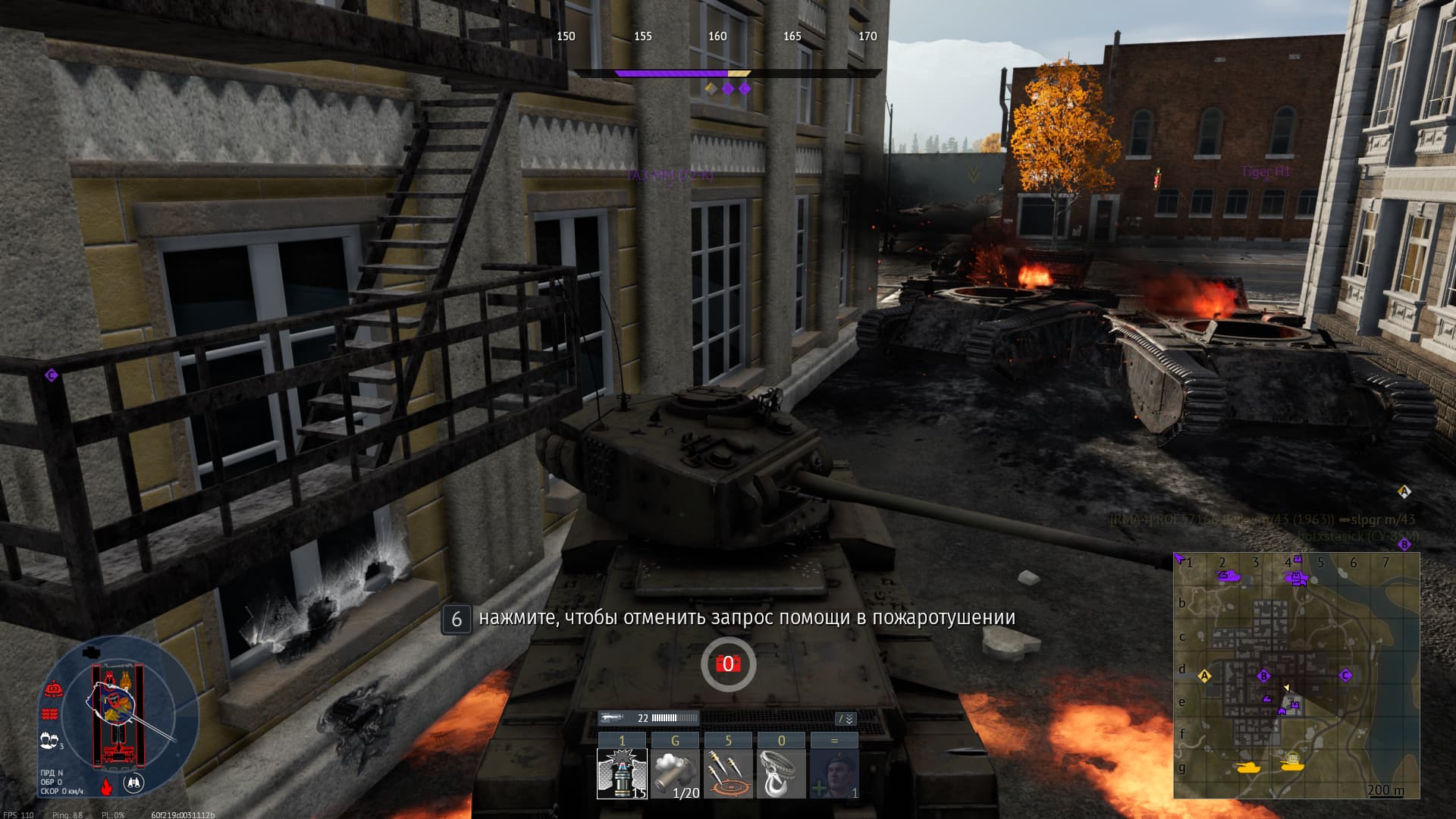The height and width of the screenshot is (819, 1456).
Task: Open the tactical minimap
Action: click(1297, 675)
